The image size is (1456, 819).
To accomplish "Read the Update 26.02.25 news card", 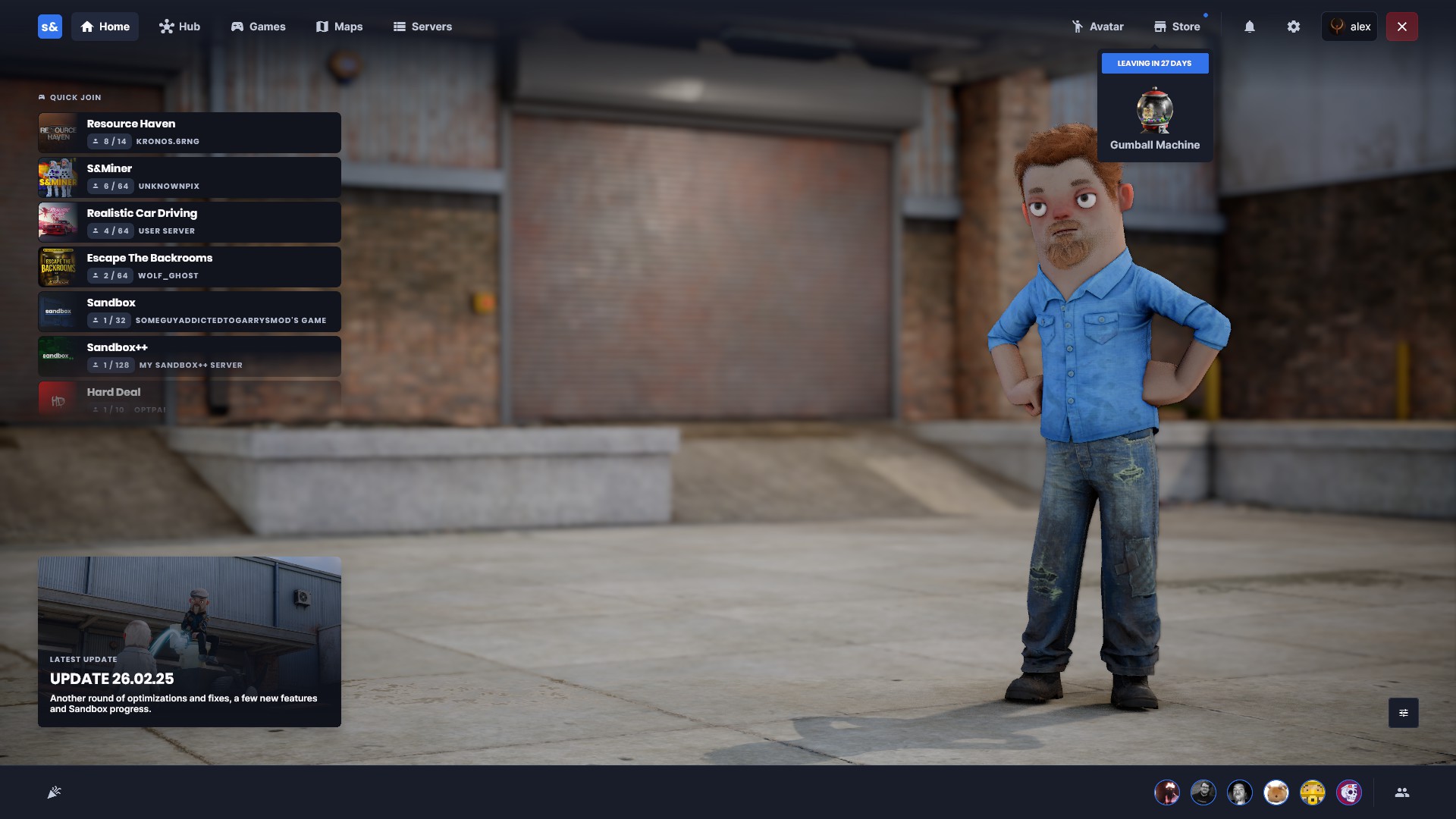I will (x=190, y=642).
